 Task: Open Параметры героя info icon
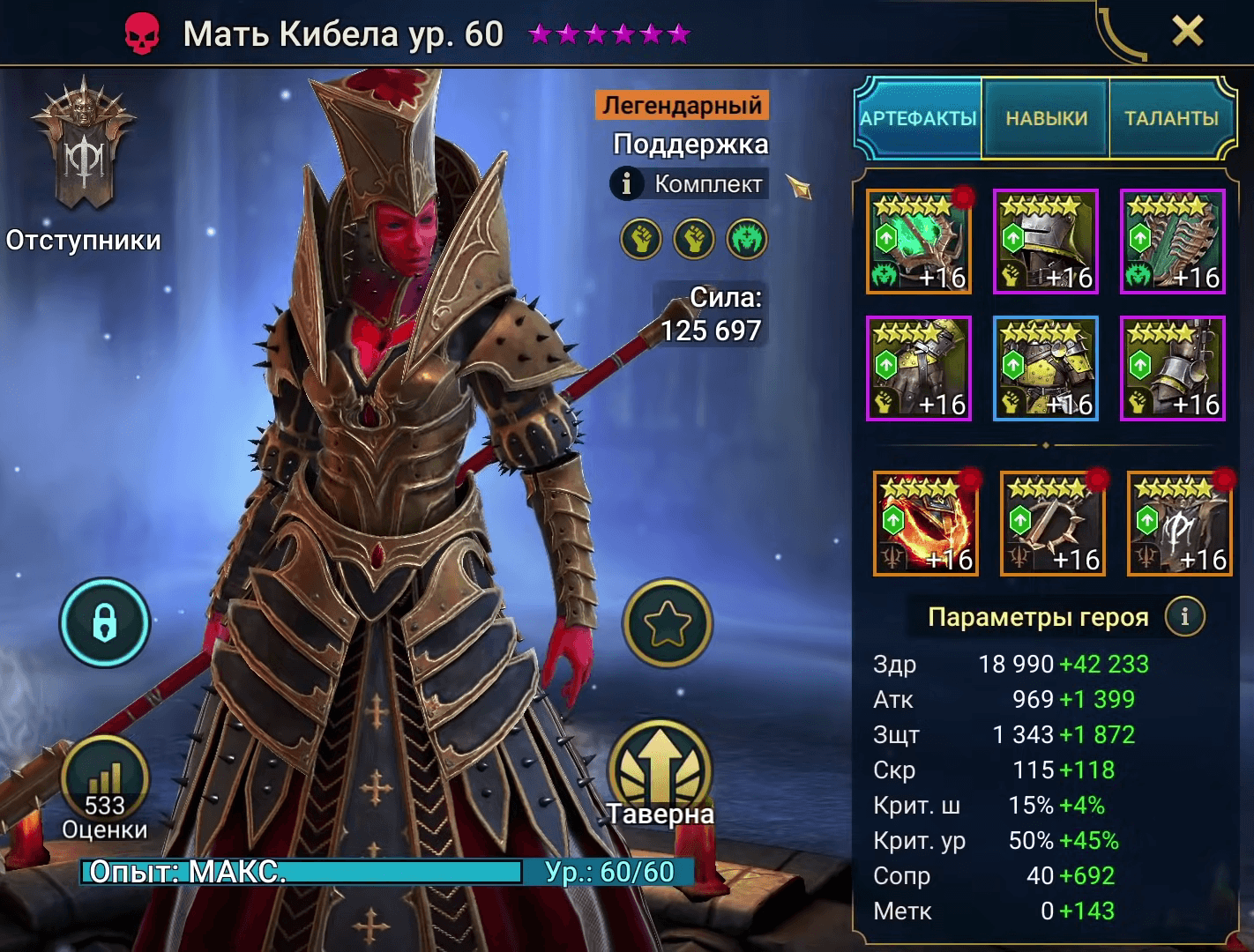1184,616
